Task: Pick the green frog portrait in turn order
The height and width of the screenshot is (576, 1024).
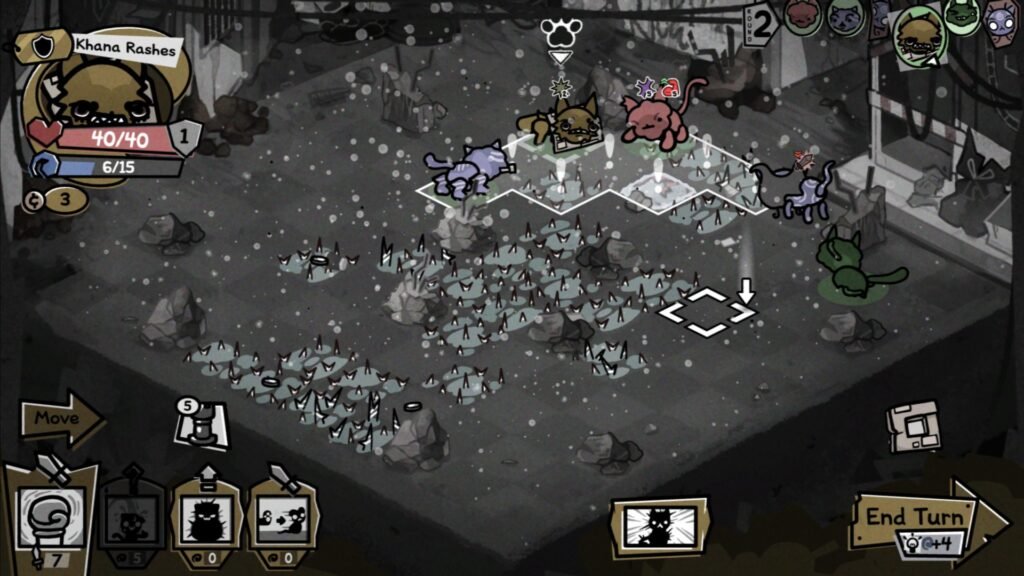Action: tap(961, 17)
